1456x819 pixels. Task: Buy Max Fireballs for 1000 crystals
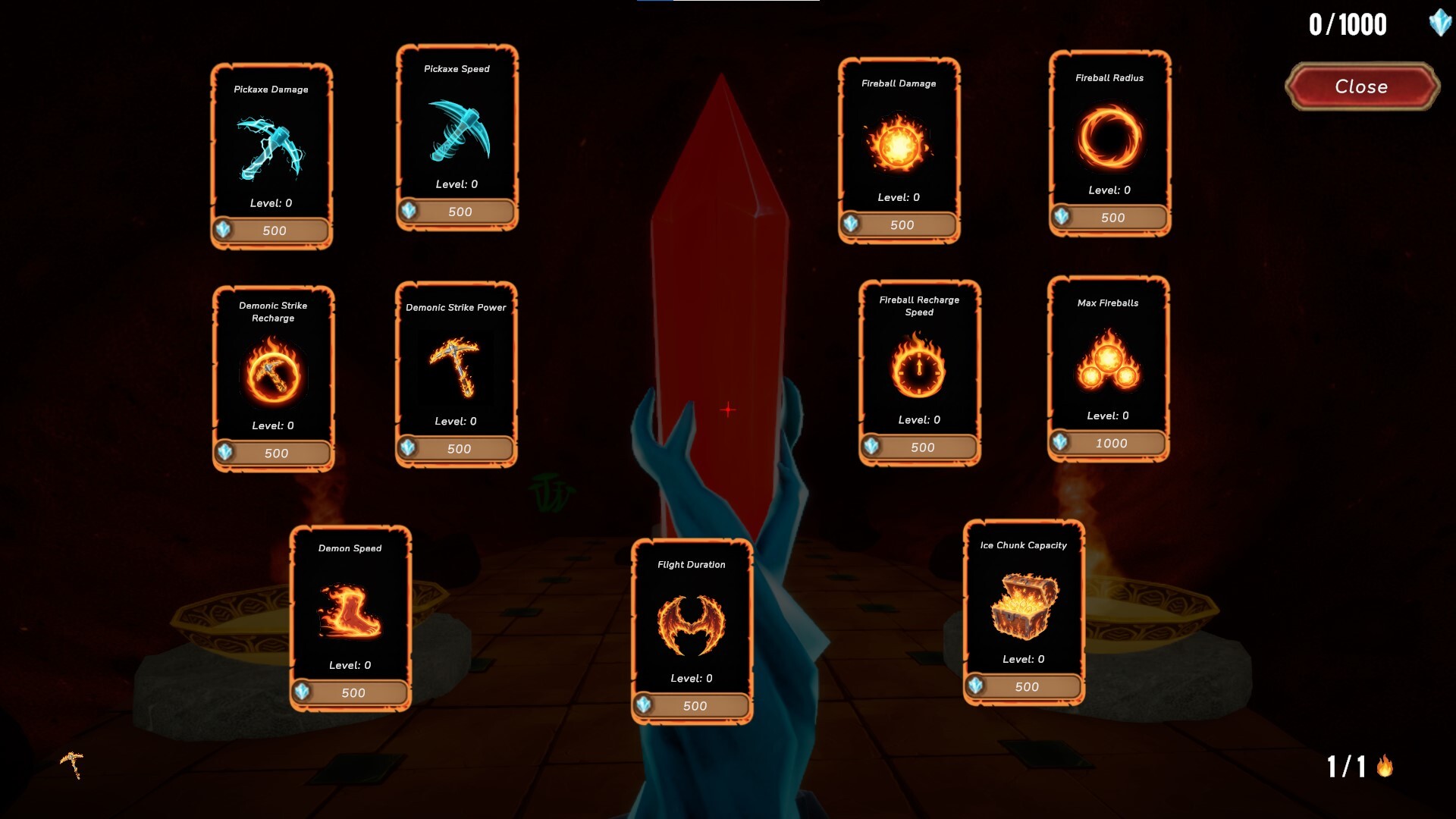click(1107, 443)
